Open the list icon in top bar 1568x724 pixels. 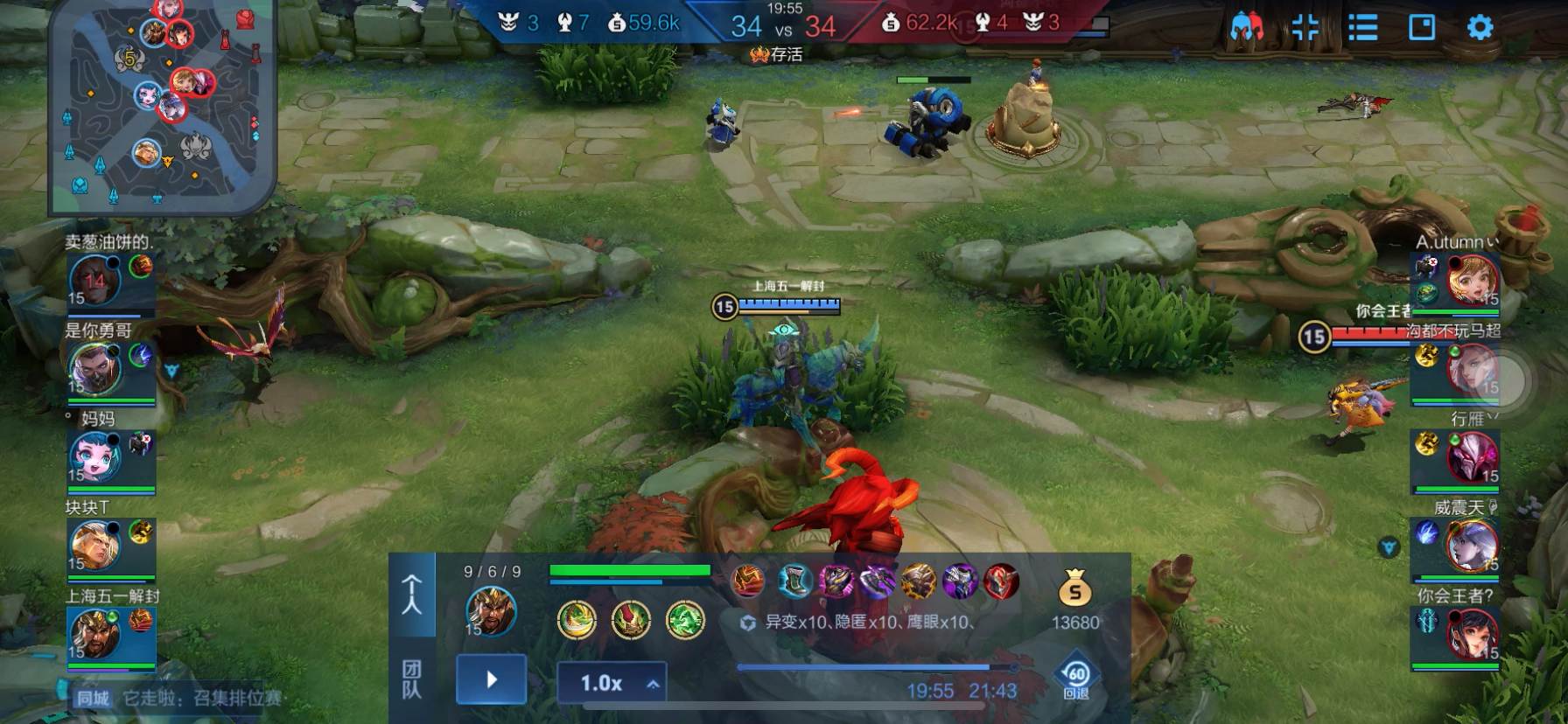(x=1362, y=28)
